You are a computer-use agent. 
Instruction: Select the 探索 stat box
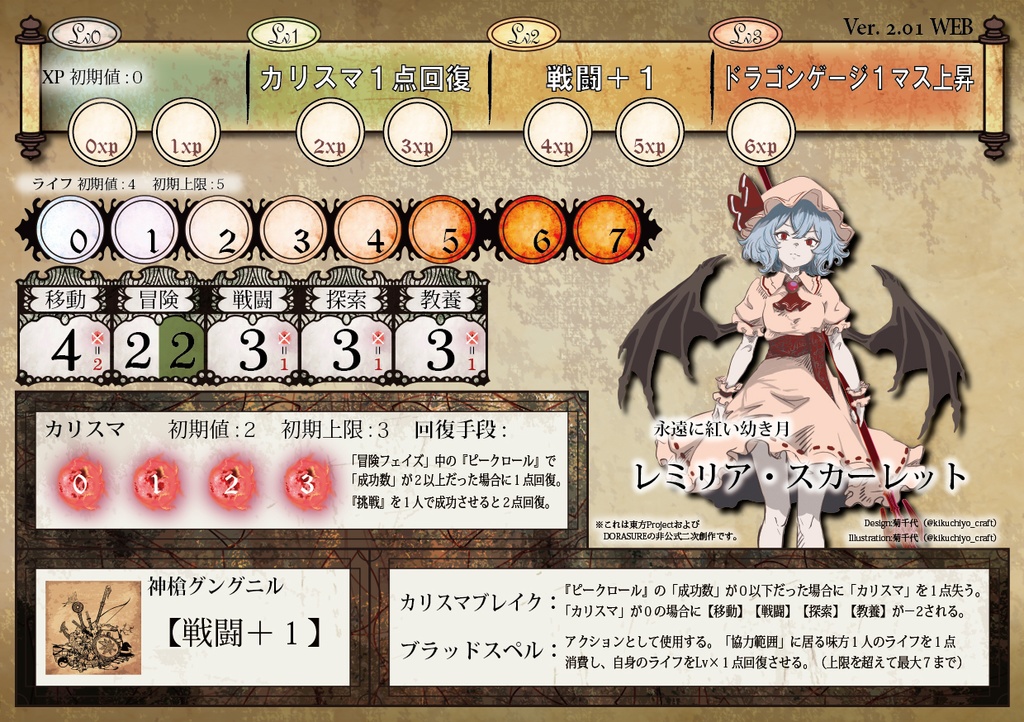(347, 336)
